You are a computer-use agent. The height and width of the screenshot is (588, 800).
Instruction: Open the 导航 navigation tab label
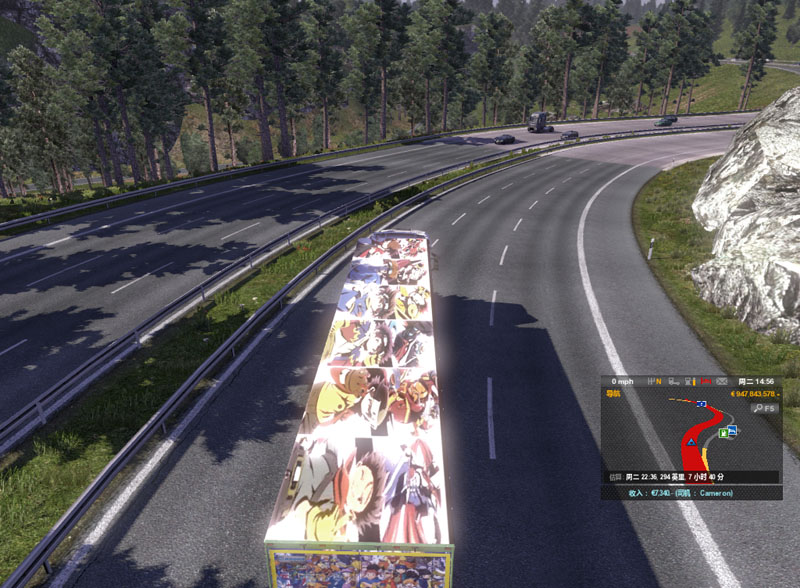[614, 393]
